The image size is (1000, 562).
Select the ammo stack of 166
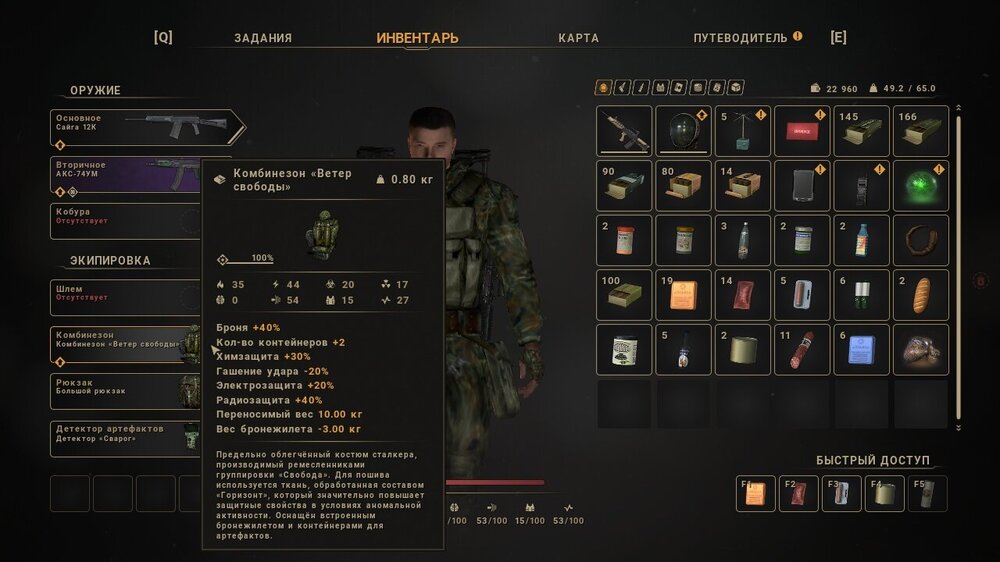tap(920, 132)
